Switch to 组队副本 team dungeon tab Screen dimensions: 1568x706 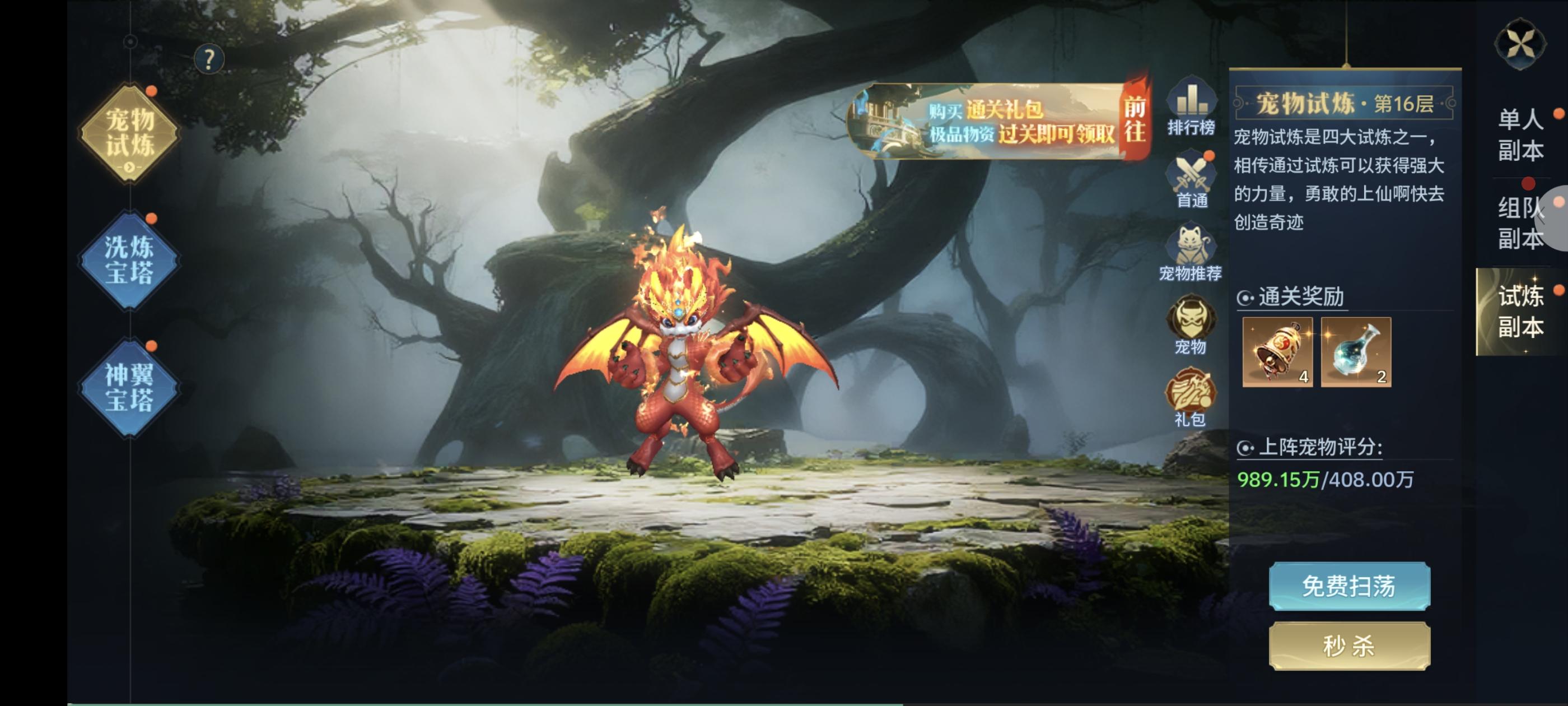[x=1520, y=223]
